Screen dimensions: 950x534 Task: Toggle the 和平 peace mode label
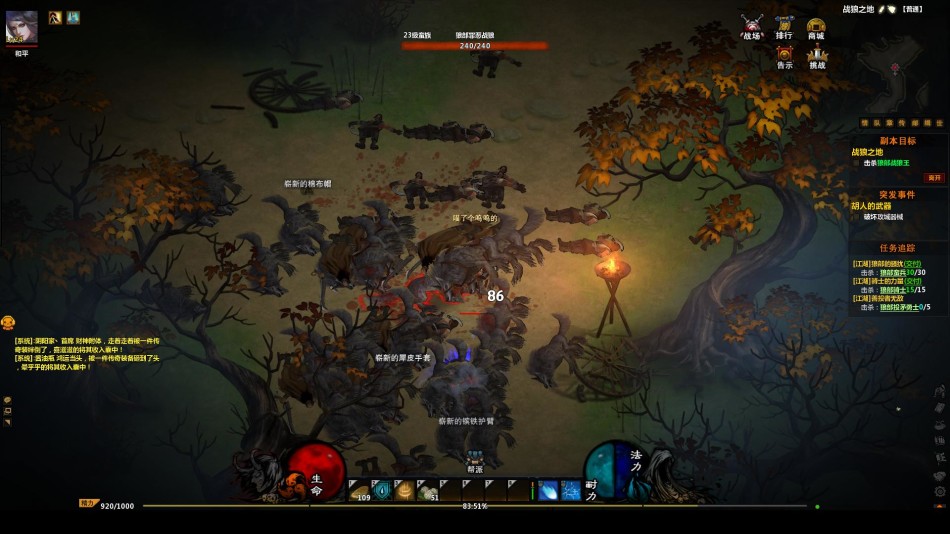tap(22, 54)
